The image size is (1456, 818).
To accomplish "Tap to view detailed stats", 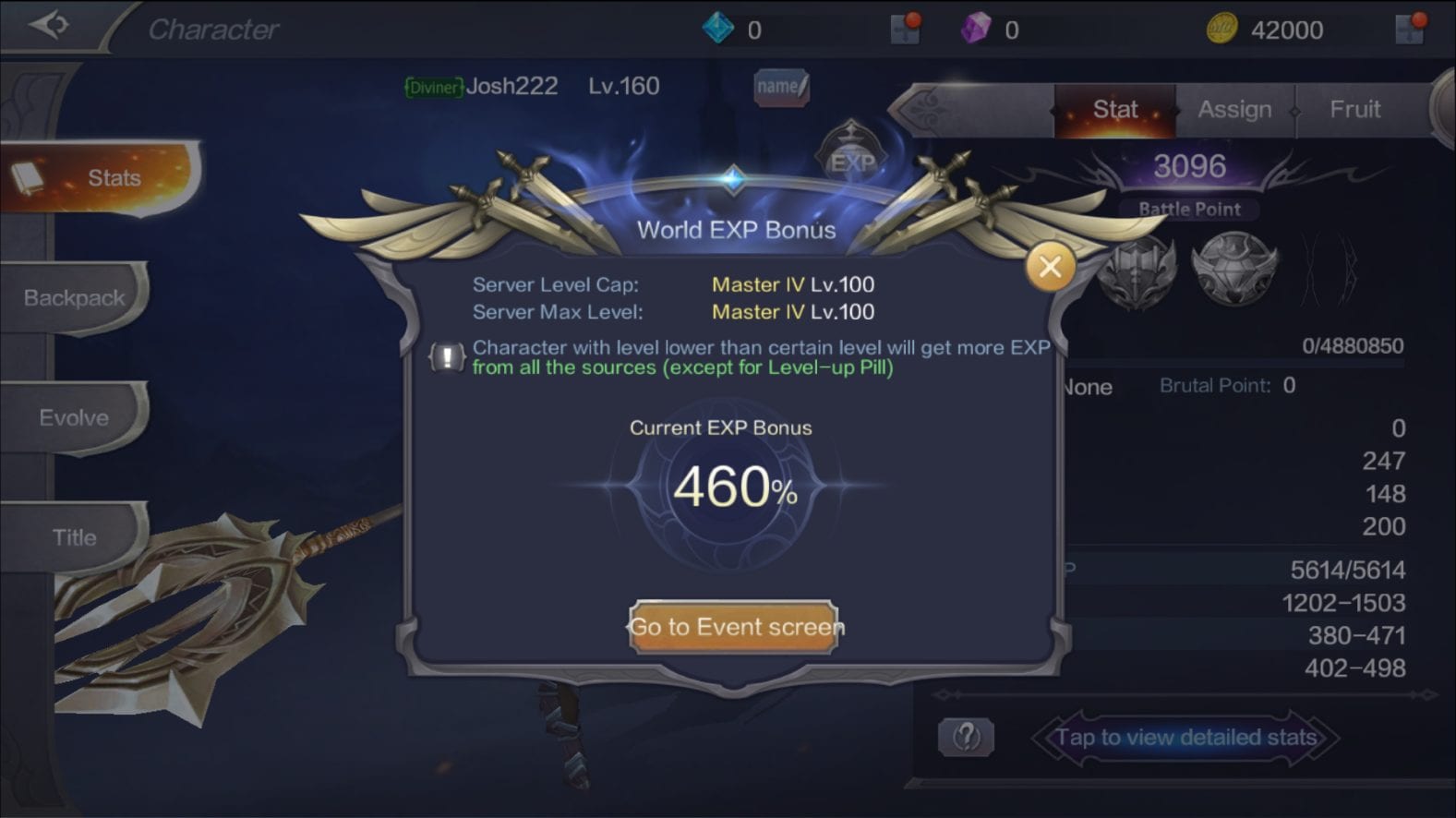I will coord(1185,738).
